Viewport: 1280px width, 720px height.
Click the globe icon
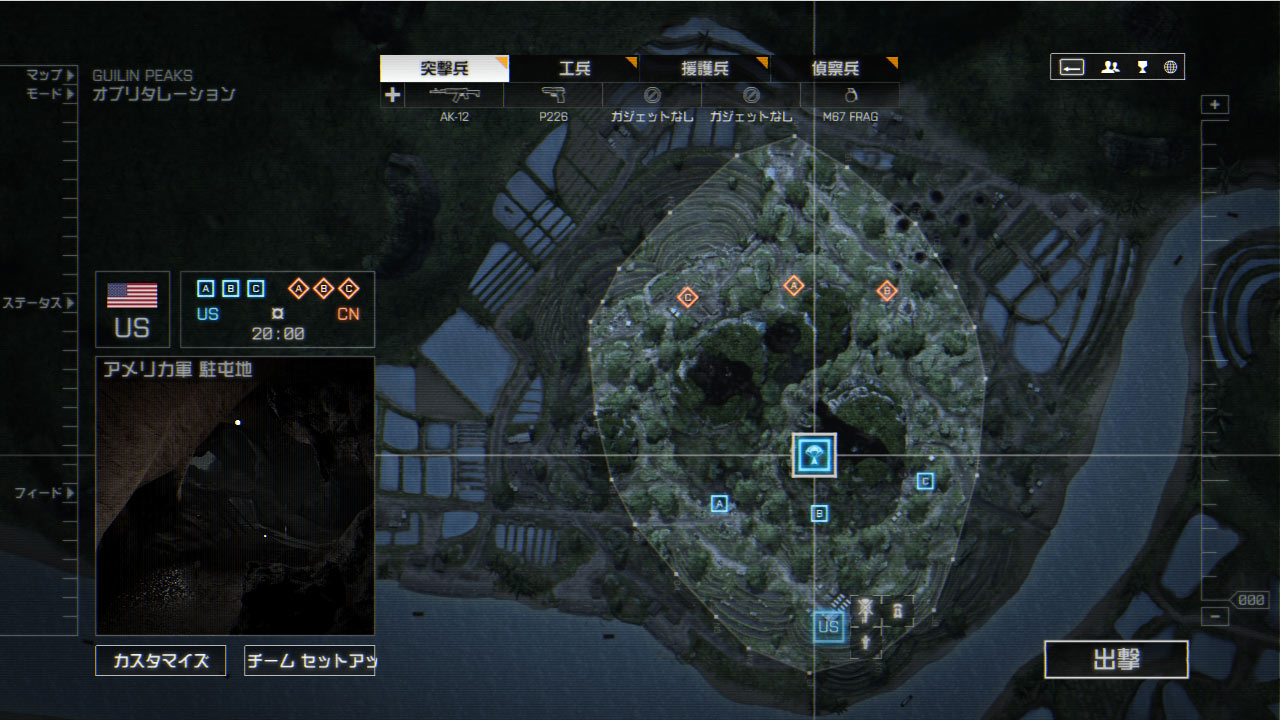click(x=1170, y=67)
